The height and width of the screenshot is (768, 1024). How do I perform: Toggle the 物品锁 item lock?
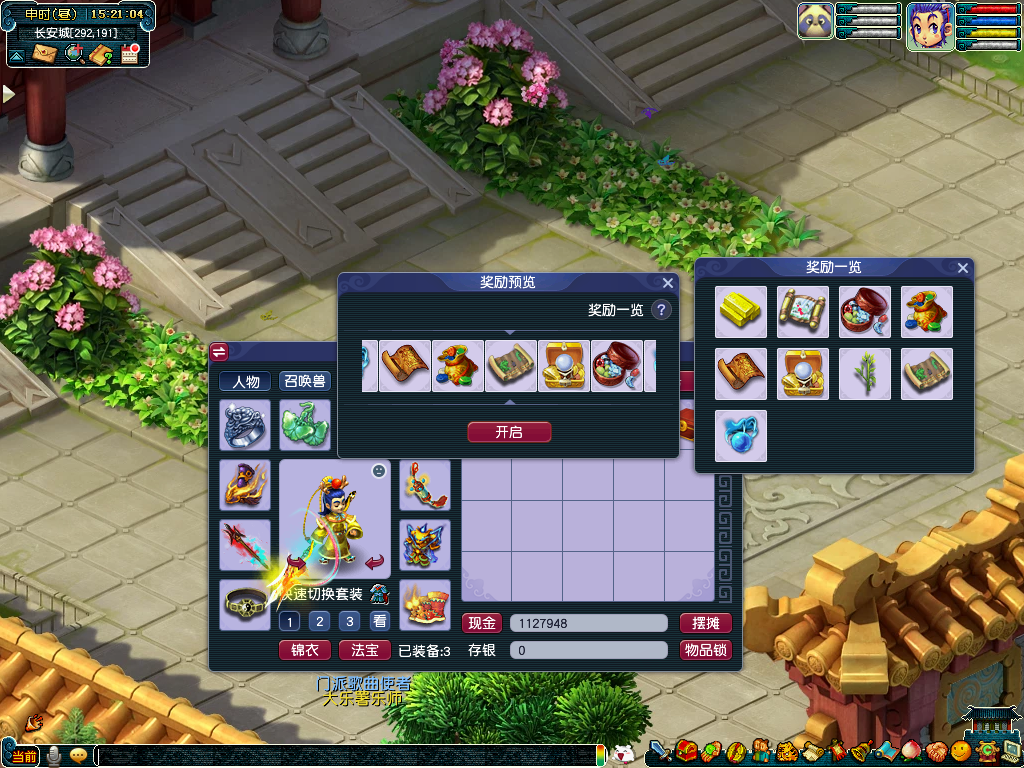[706, 650]
